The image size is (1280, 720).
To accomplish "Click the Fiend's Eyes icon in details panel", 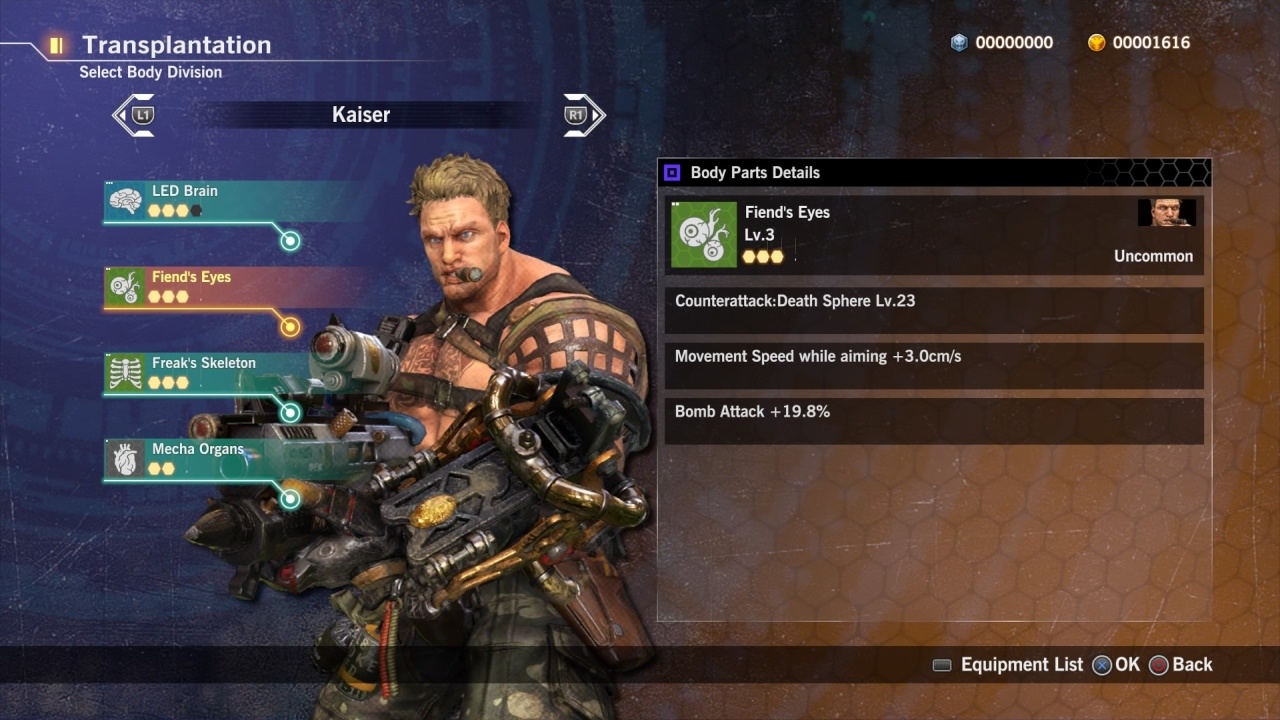I will (x=703, y=234).
